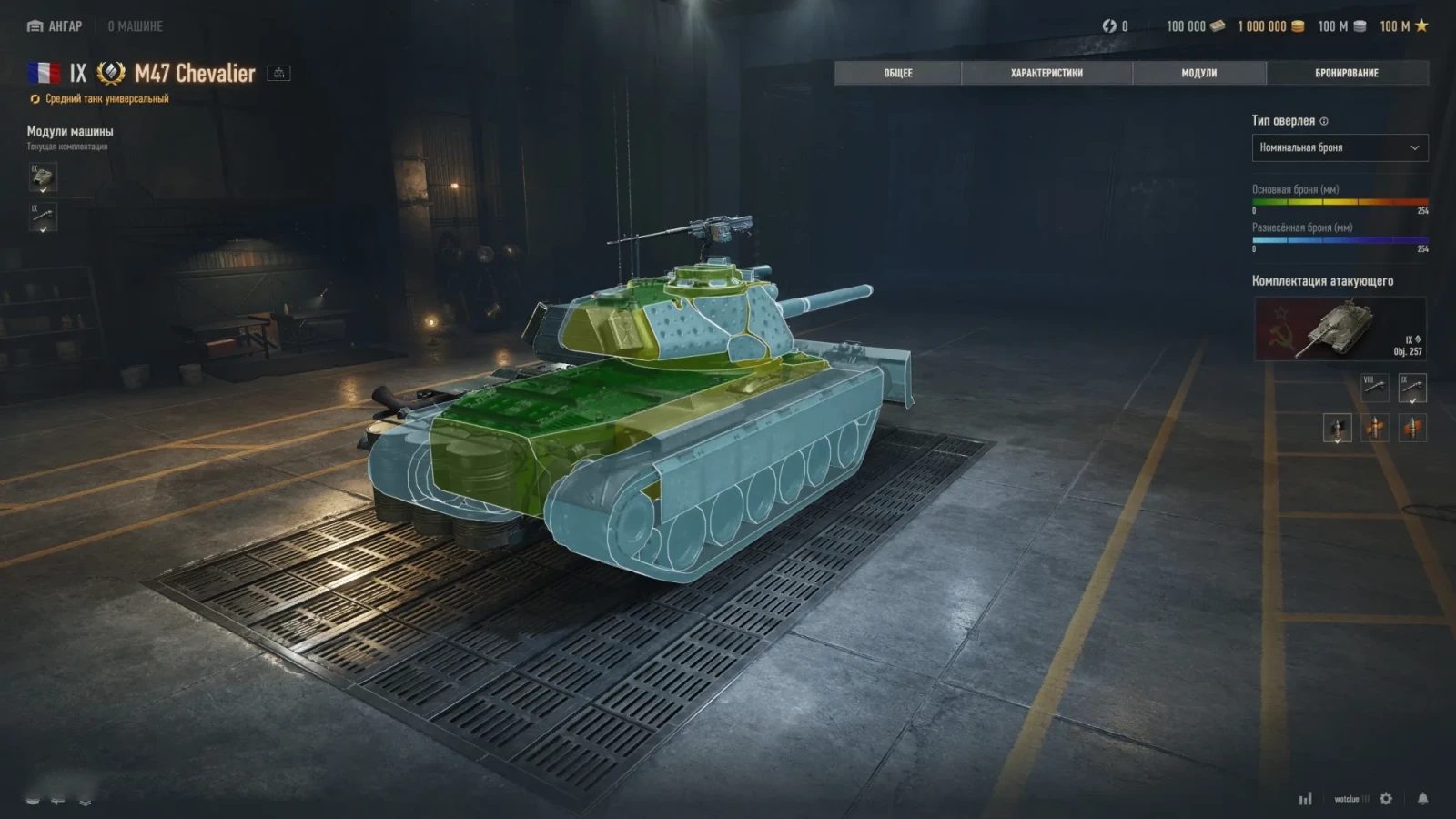Click the gold coins currency icon
Image resolution: width=1456 pixels, height=819 pixels.
[x=1299, y=26]
